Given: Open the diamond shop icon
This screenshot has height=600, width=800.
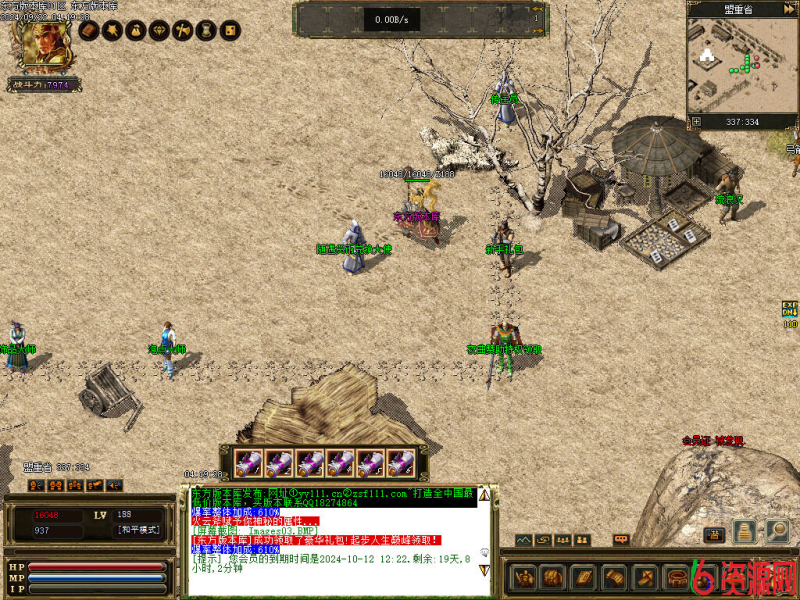Looking at the screenshot, I should (x=159, y=32).
